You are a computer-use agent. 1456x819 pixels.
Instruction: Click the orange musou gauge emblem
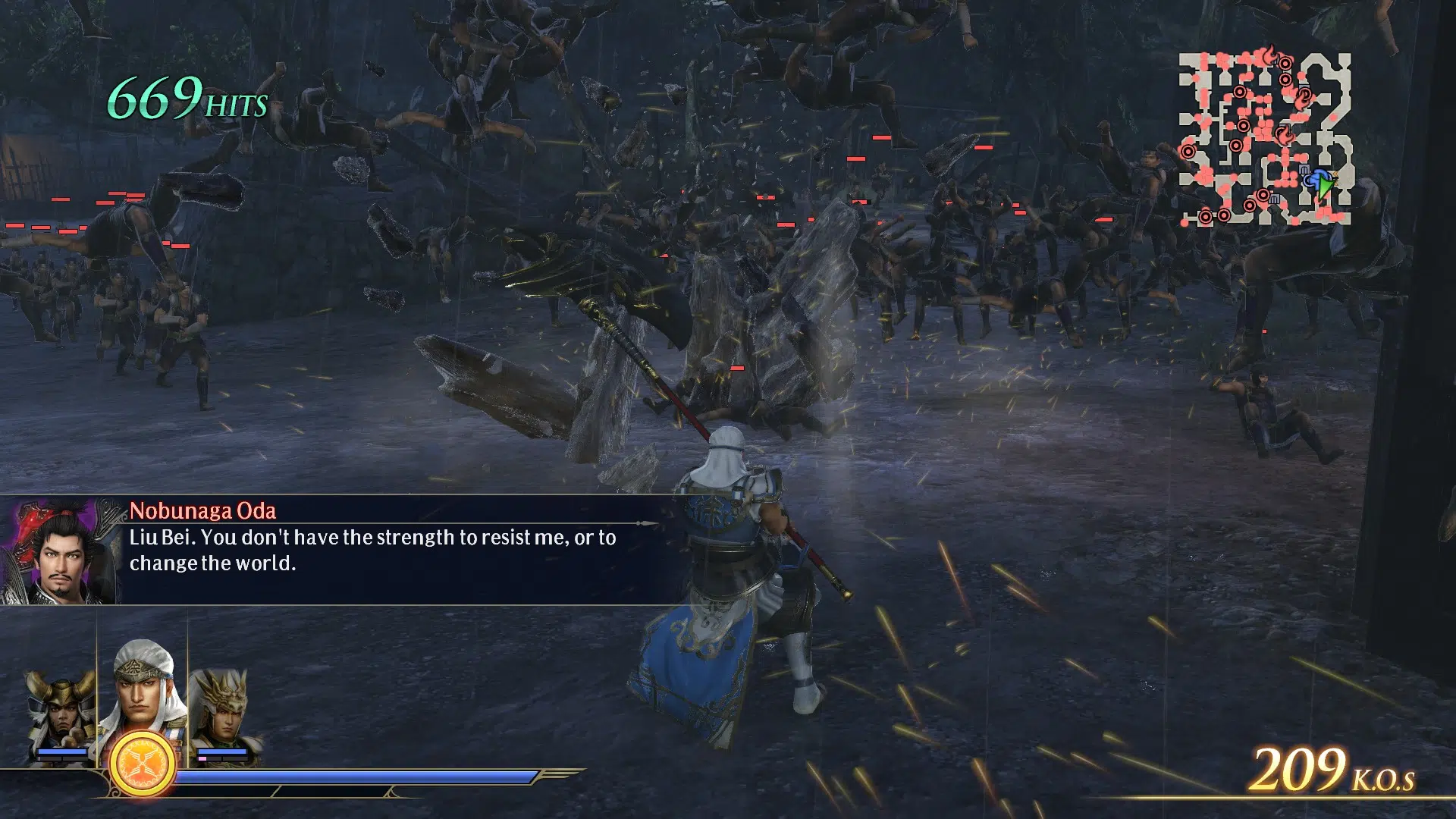[x=143, y=764]
